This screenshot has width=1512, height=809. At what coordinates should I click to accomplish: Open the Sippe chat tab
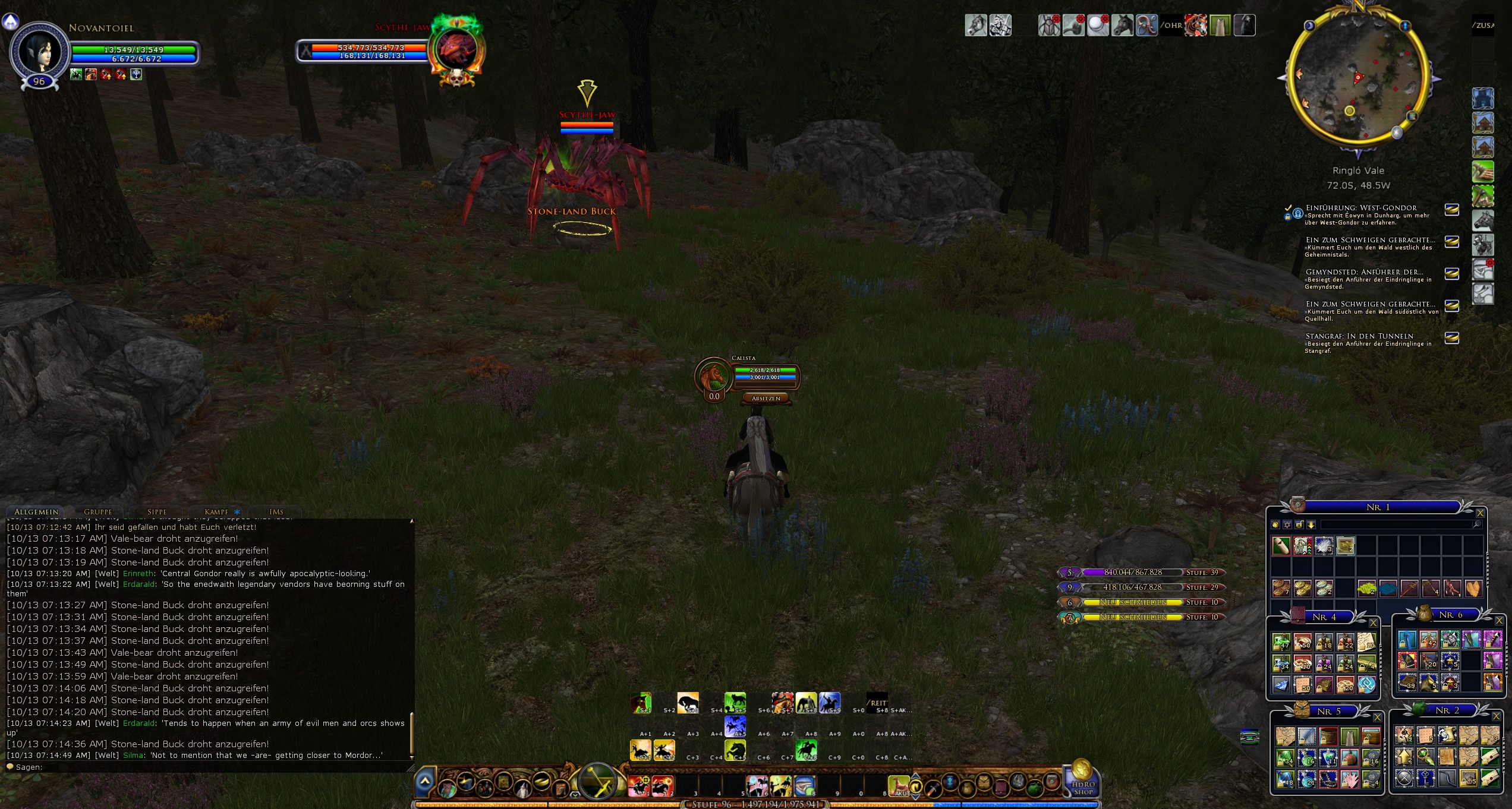[x=157, y=511]
